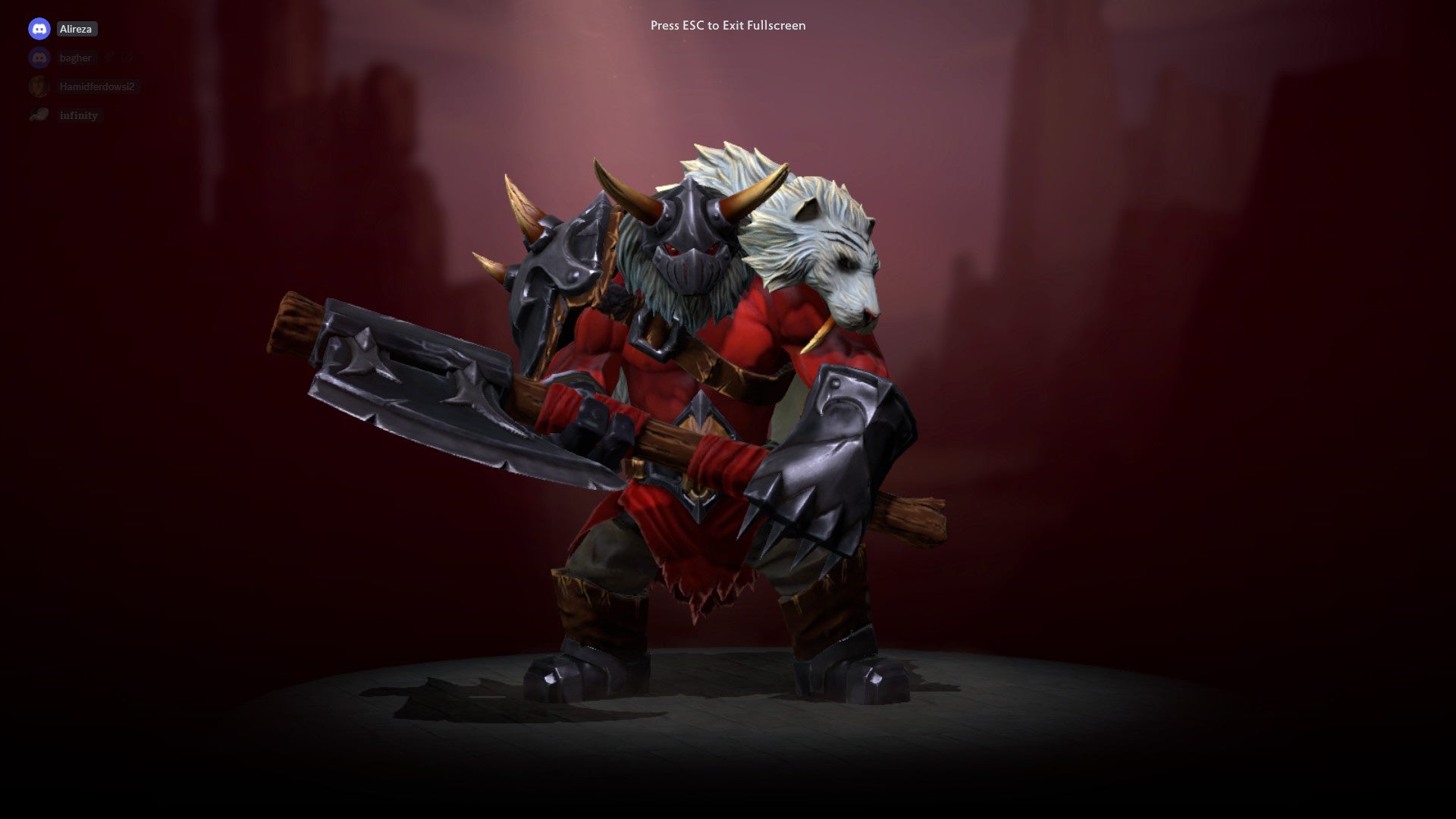Click the crossed-out mute indicator next to bagher
This screenshot has height=819, width=1456.
point(127,58)
